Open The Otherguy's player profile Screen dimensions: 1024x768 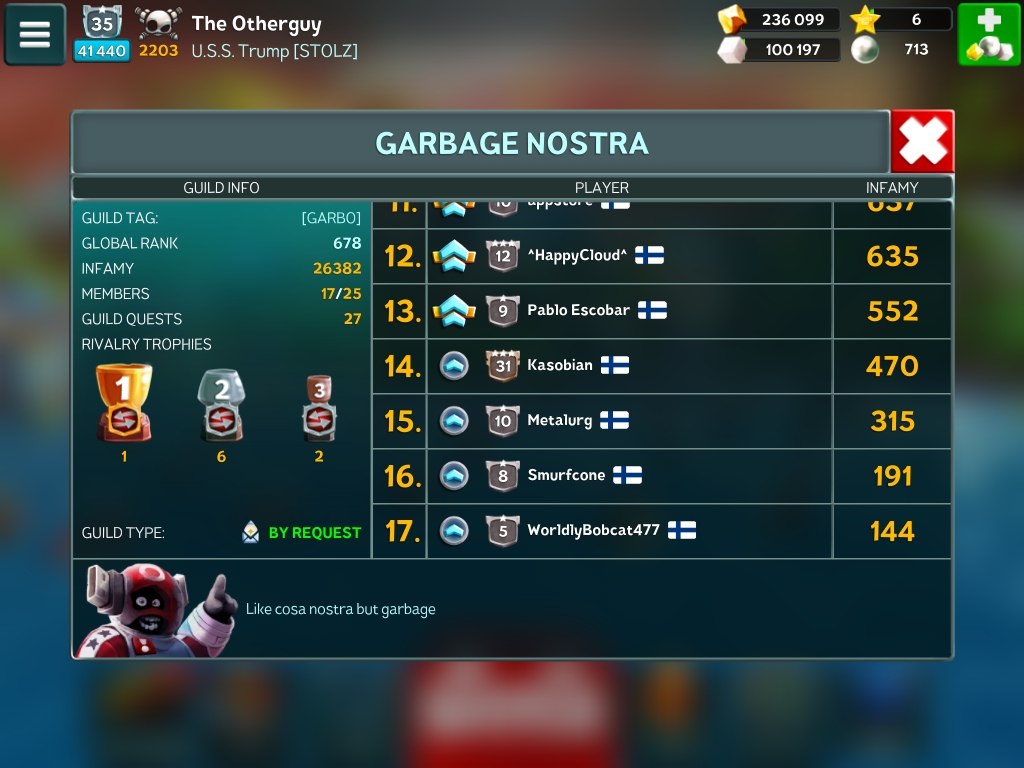256,24
